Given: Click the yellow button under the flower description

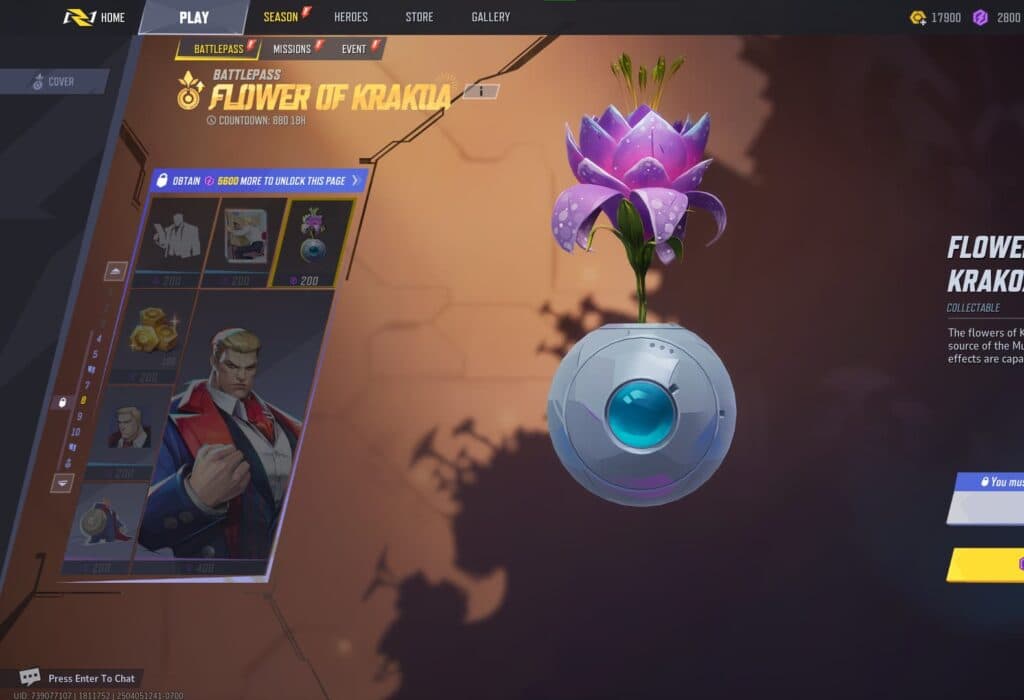Looking at the screenshot, I should (985, 565).
